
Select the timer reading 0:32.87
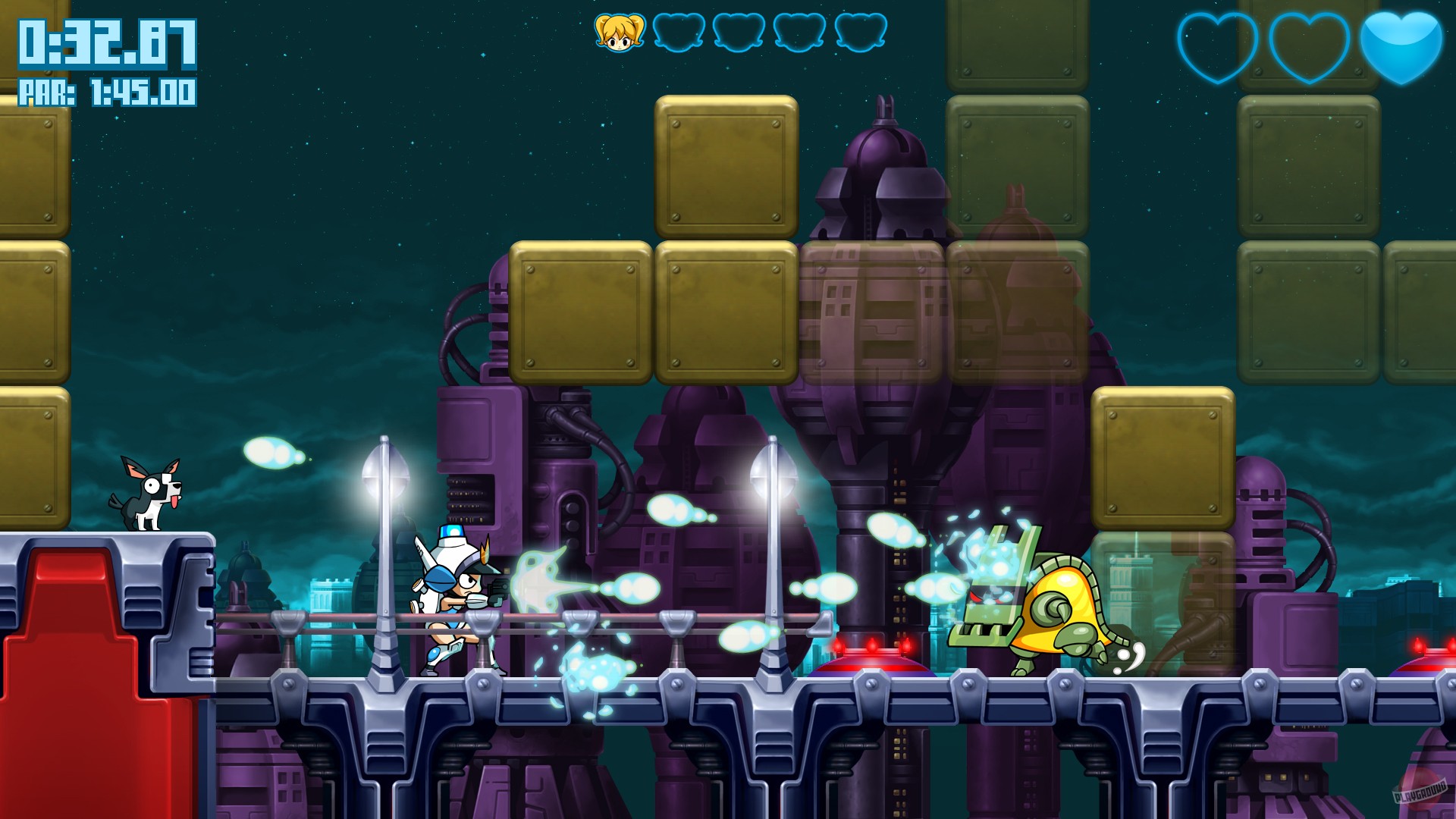click(x=106, y=45)
